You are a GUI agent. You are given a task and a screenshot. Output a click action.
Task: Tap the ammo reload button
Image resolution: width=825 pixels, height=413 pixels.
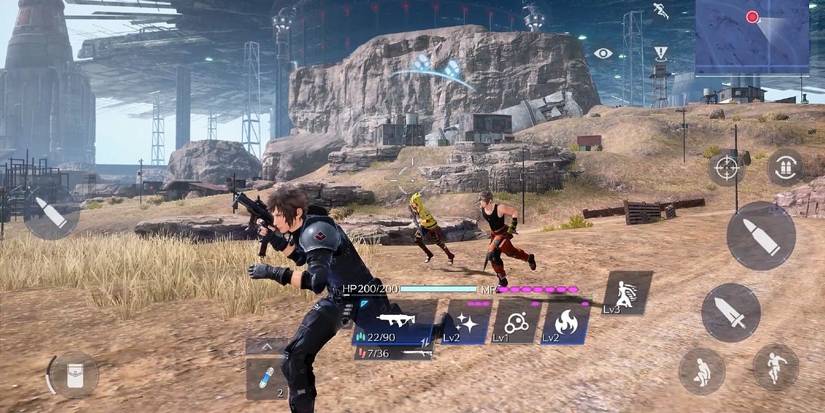(785, 167)
